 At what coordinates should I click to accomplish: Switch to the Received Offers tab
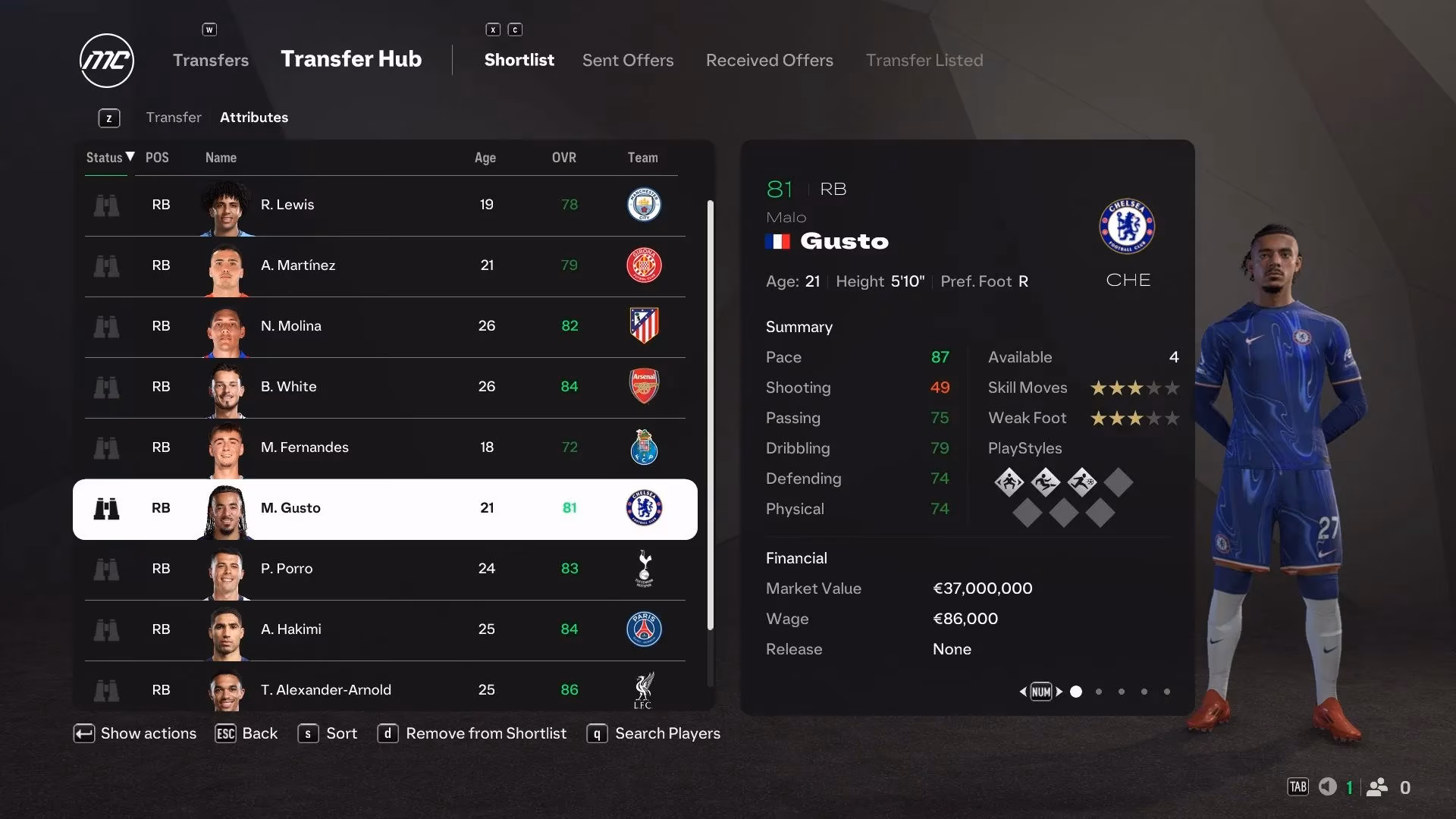pyautogui.click(x=769, y=60)
